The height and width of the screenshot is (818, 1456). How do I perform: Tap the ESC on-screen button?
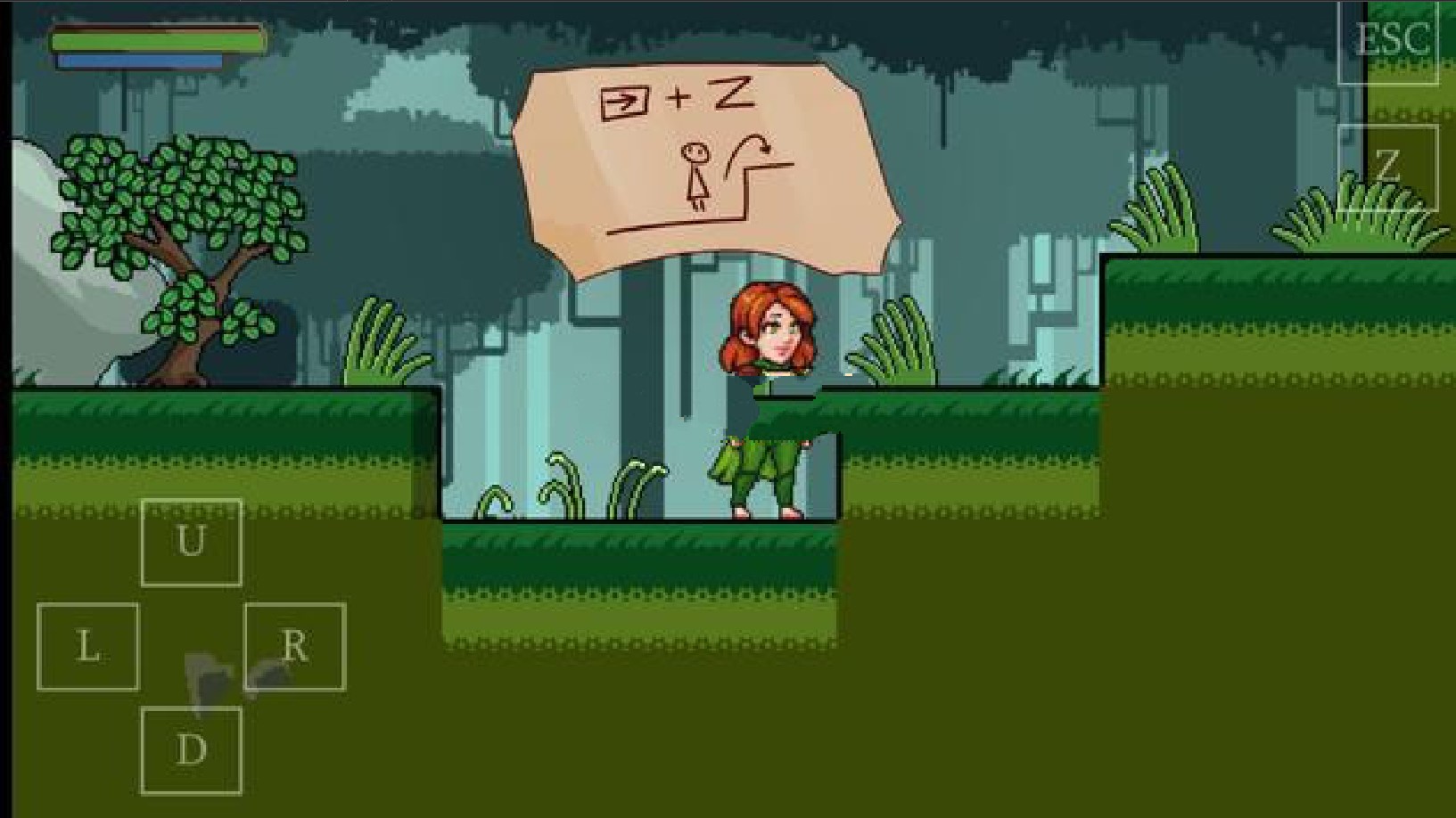[1387, 41]
